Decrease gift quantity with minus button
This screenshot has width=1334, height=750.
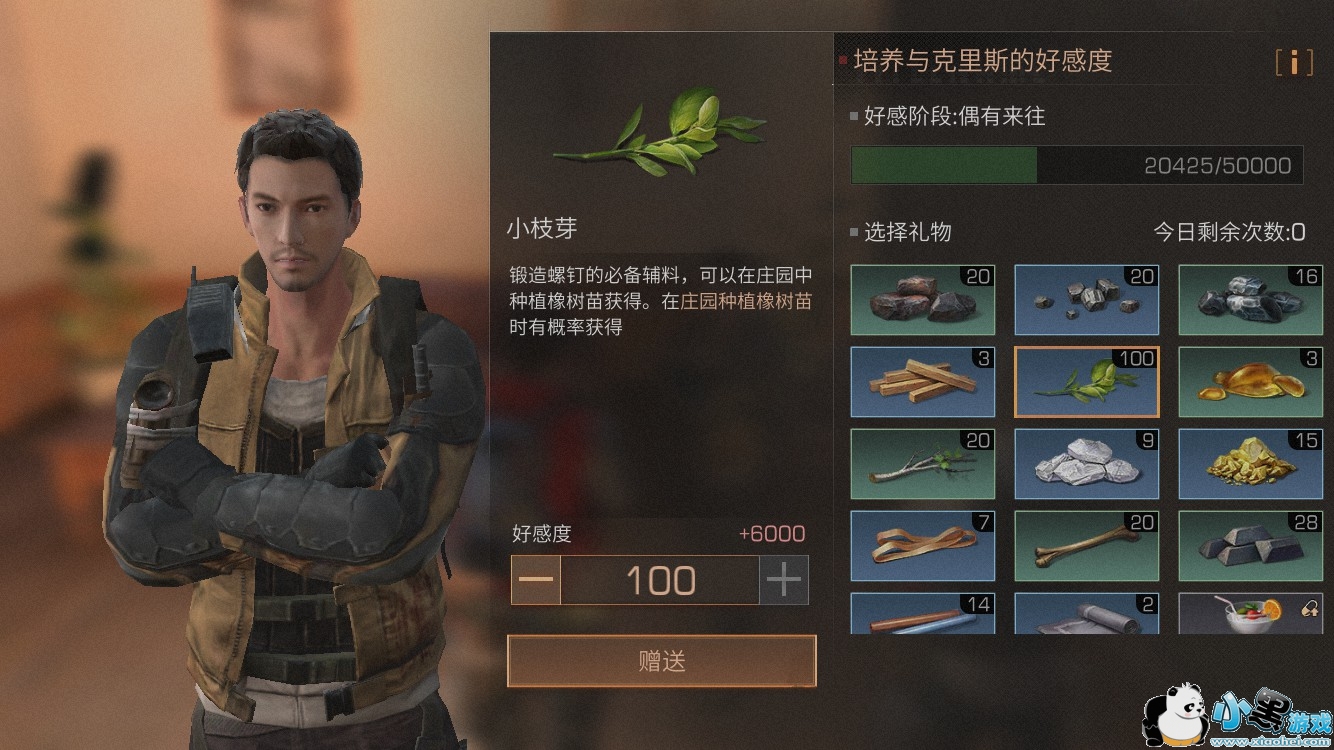coord(536,581)
